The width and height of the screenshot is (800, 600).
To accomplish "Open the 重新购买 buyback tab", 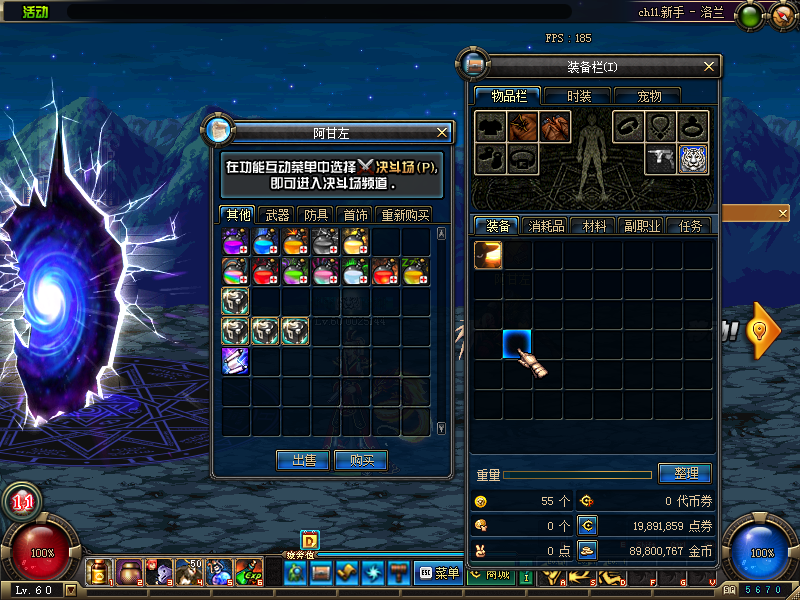I will coord(404,215).
